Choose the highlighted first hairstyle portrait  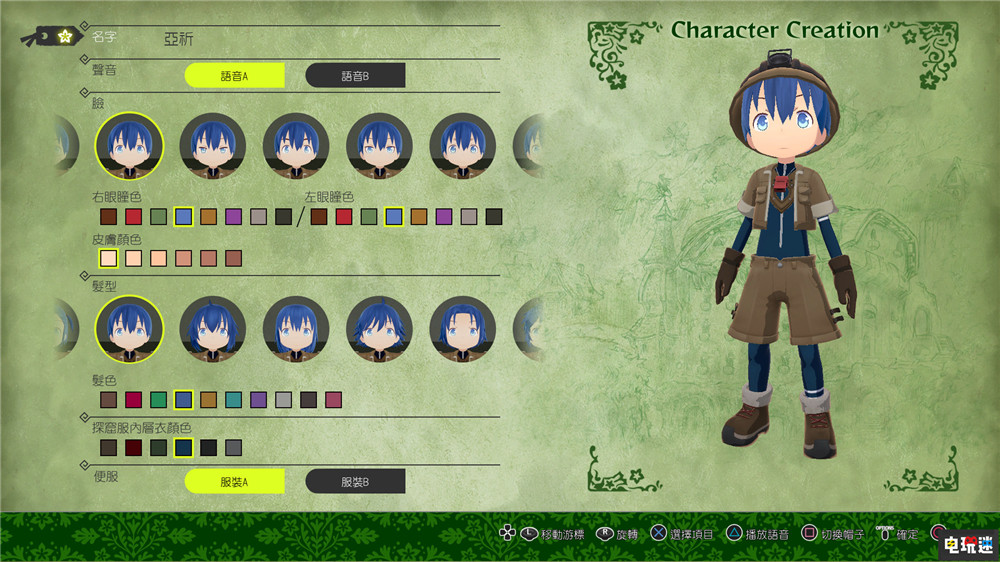pos(129,330)
